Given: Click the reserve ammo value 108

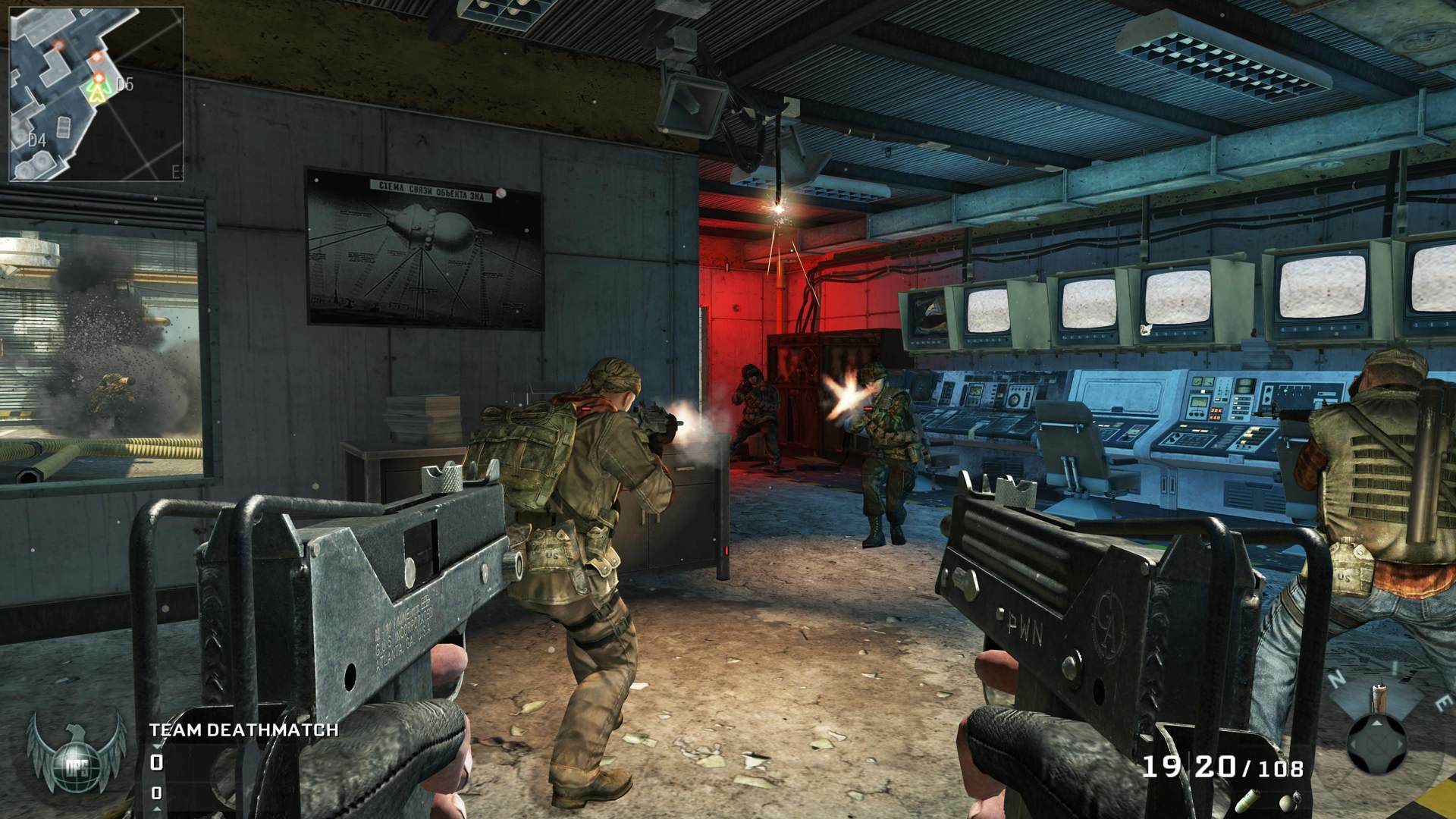Looking at the screenshot, I should (x=1282, y=767).
